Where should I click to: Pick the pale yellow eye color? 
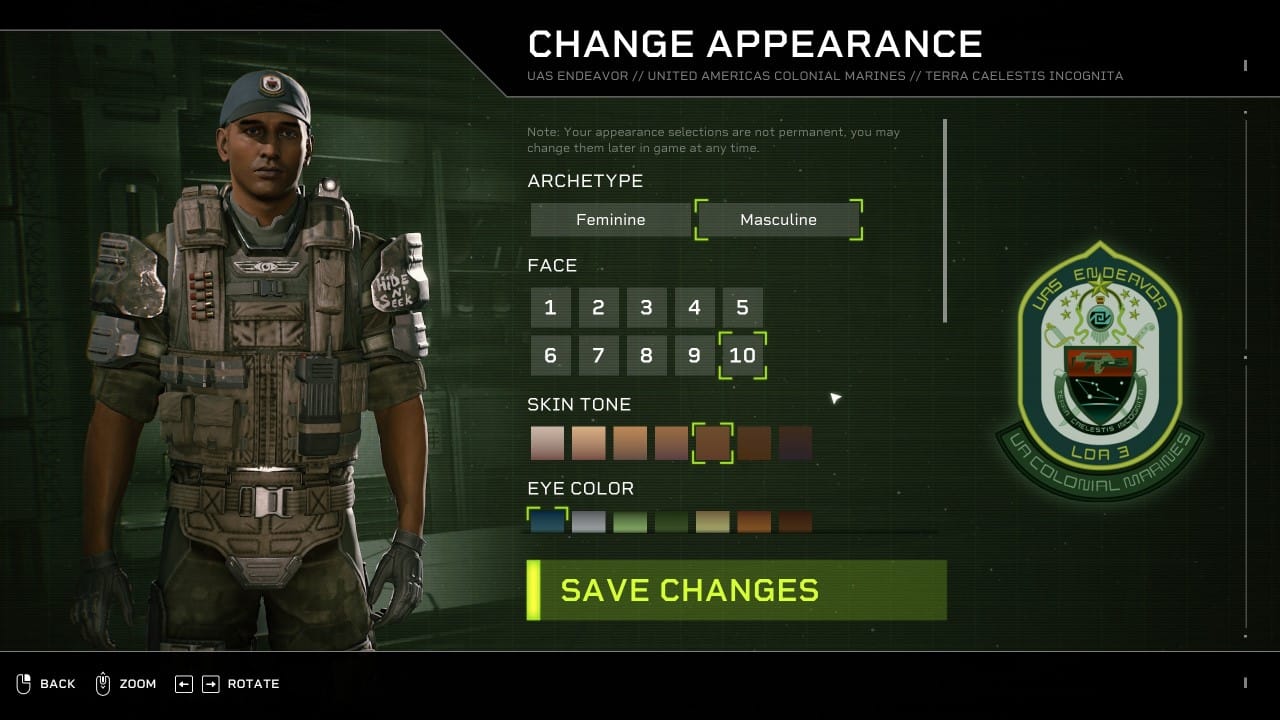(712, 521)
